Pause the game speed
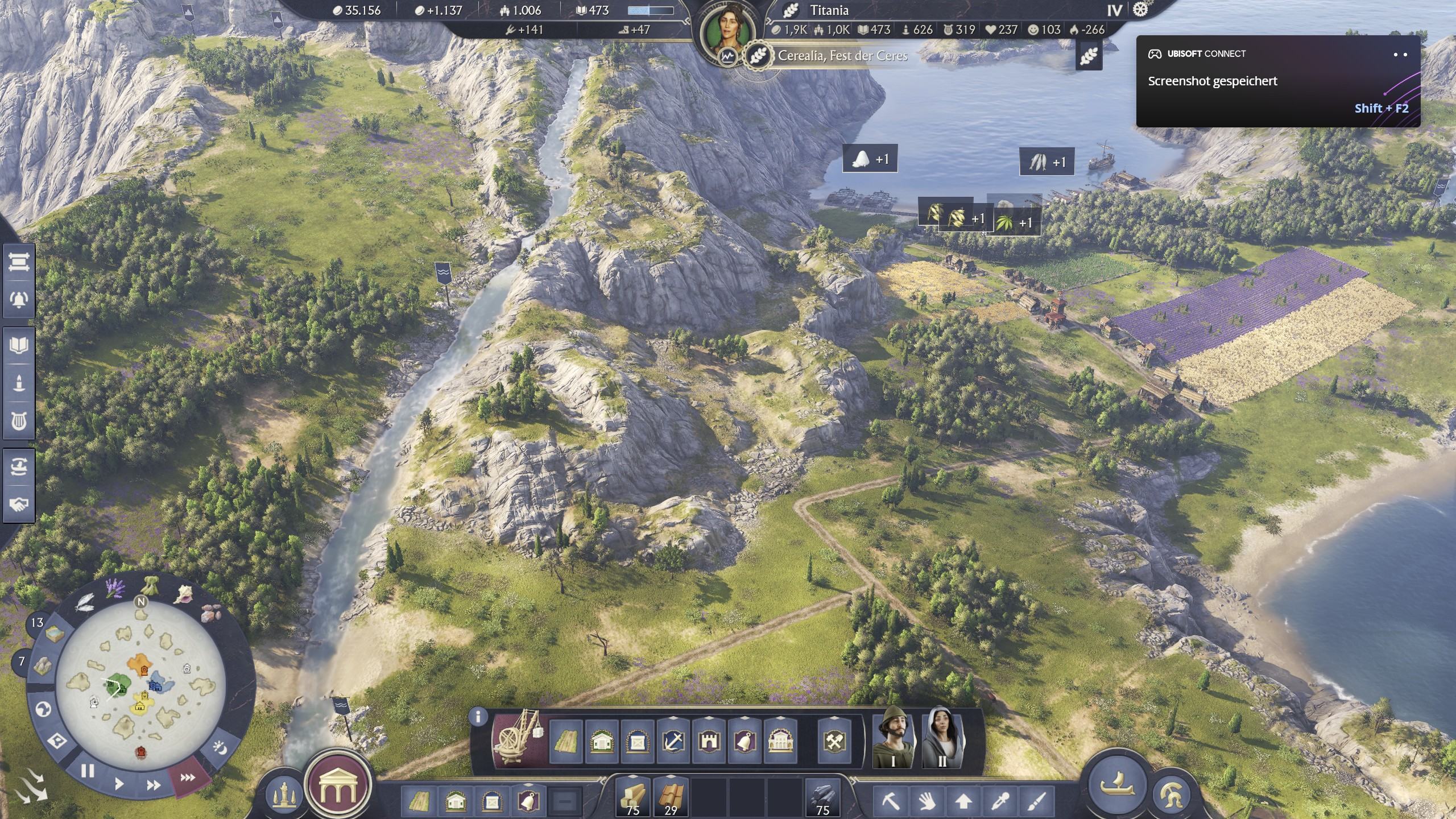The width and height of the screenshot is (1456, 819). [87, 771]
